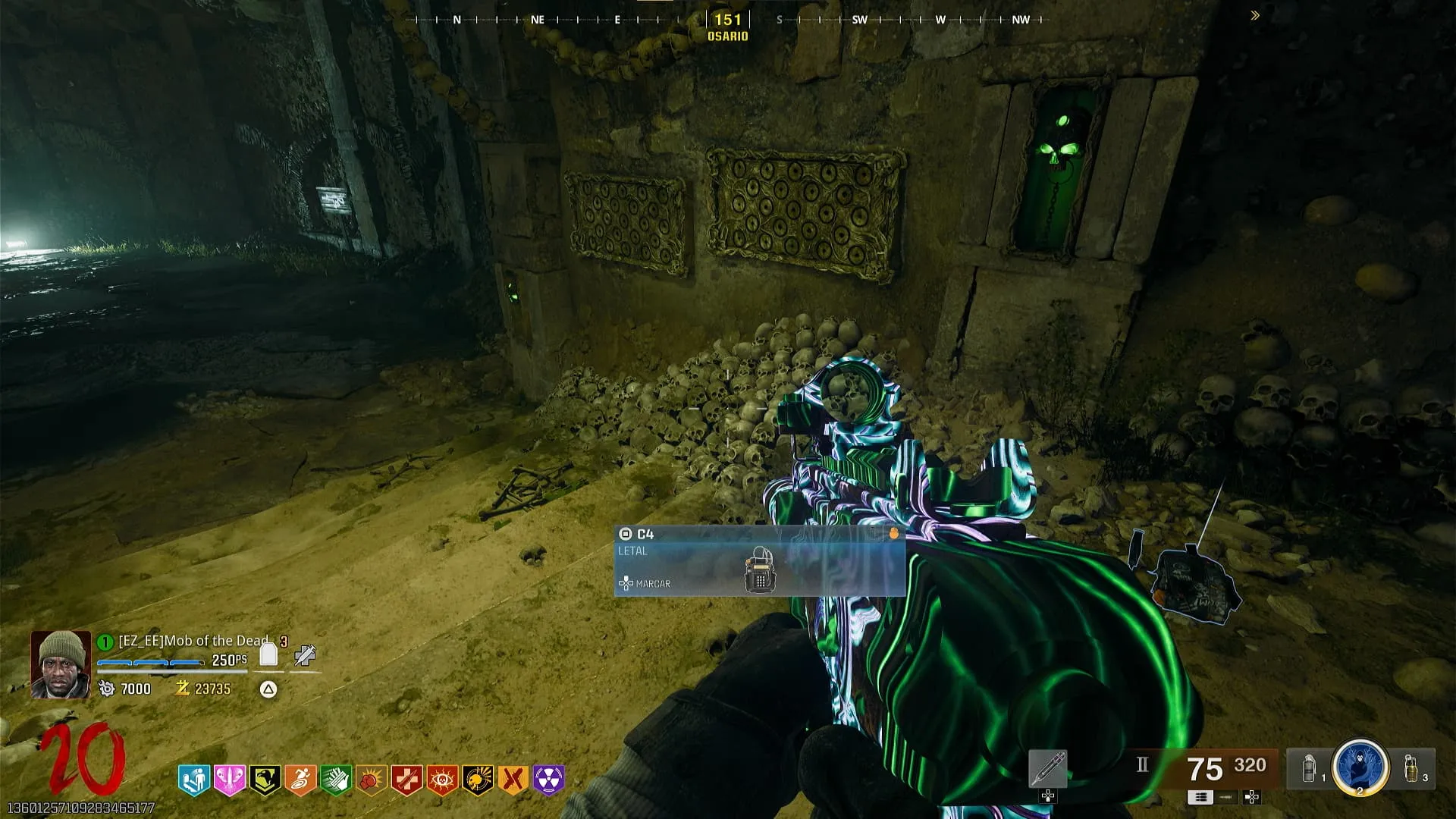This screenshot has width=1456, height=819.
Task: Click the syringe item slot beside ammo
Action: 1048,768
